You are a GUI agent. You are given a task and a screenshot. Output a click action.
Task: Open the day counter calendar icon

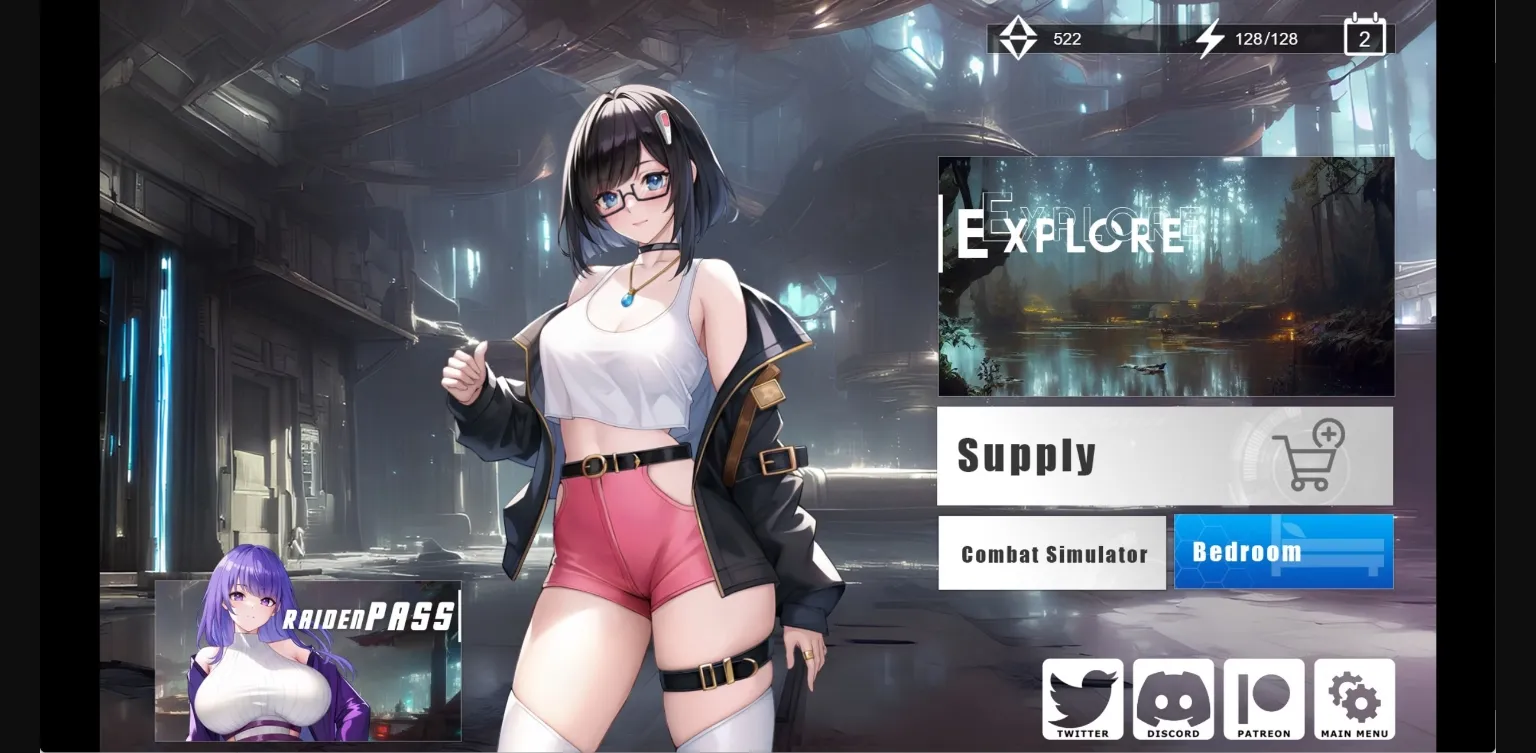pyautogui.click(x=1364, y=37)
